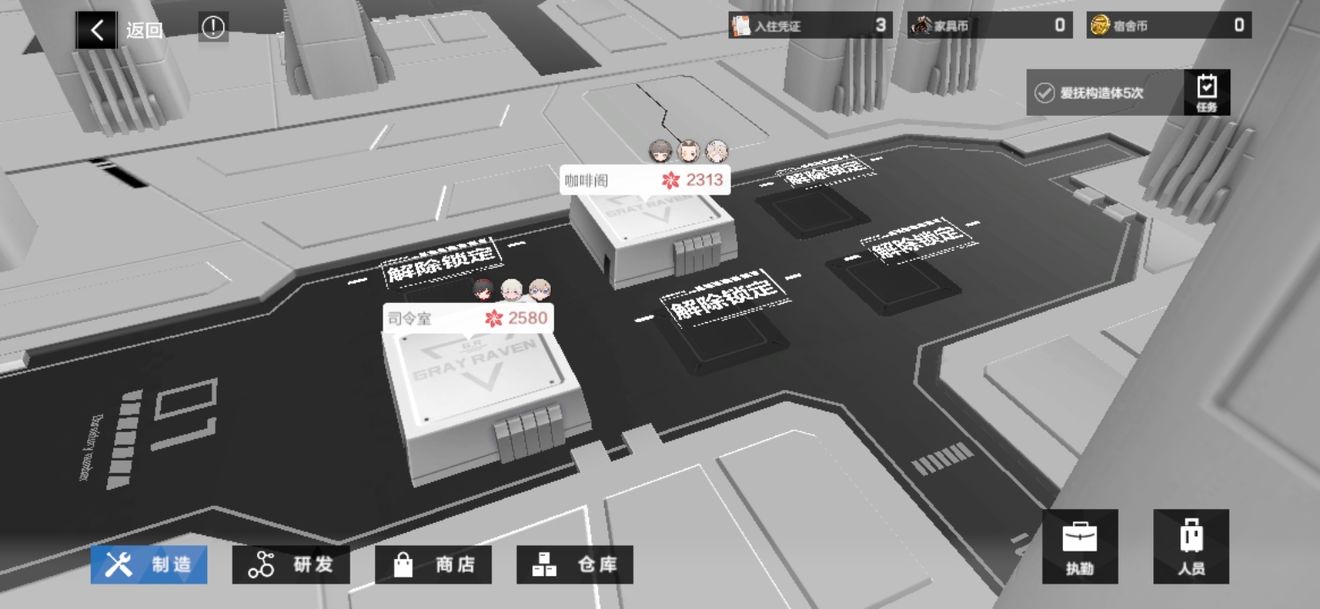
Task: Open the 制造 manufacturing menu
Action: 150,565
